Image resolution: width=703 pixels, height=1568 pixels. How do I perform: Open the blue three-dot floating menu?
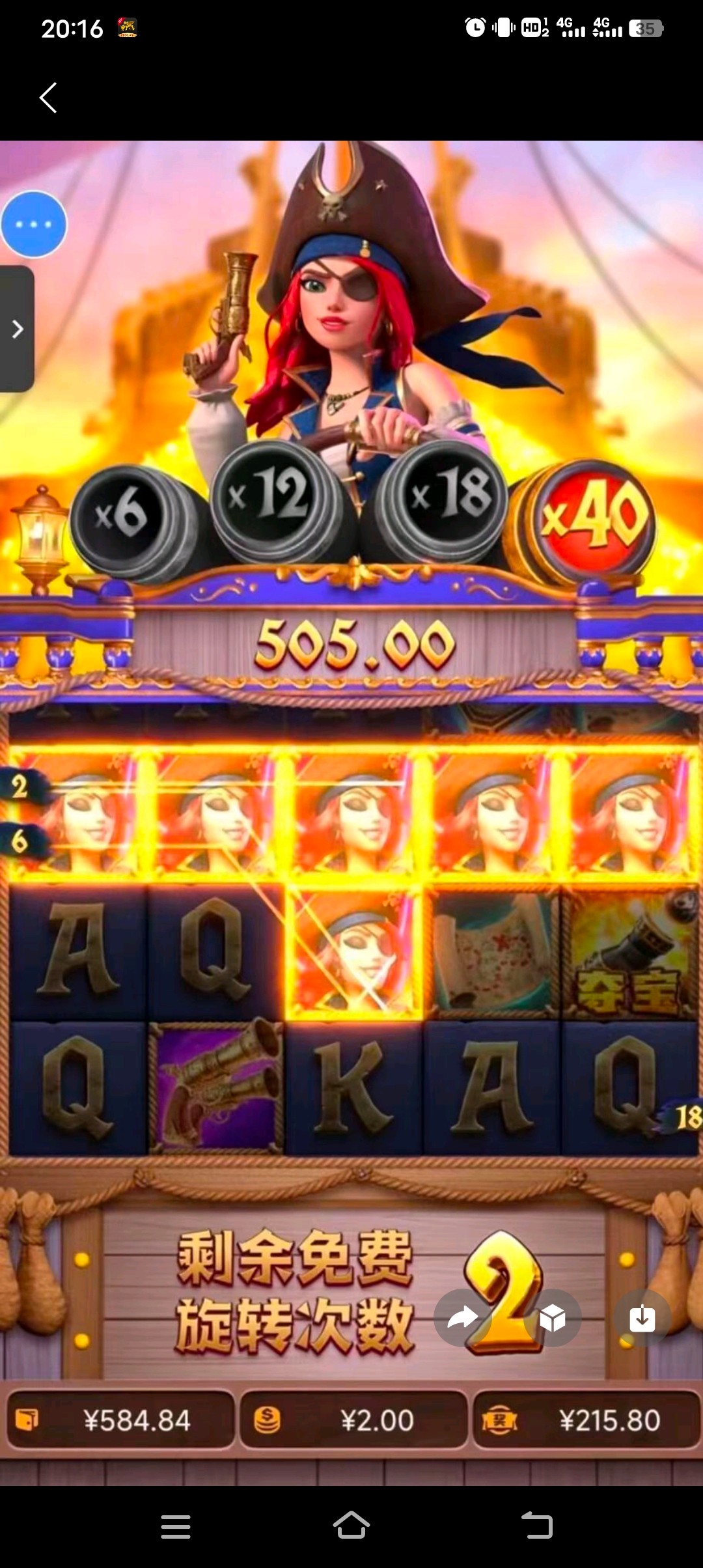34,224
